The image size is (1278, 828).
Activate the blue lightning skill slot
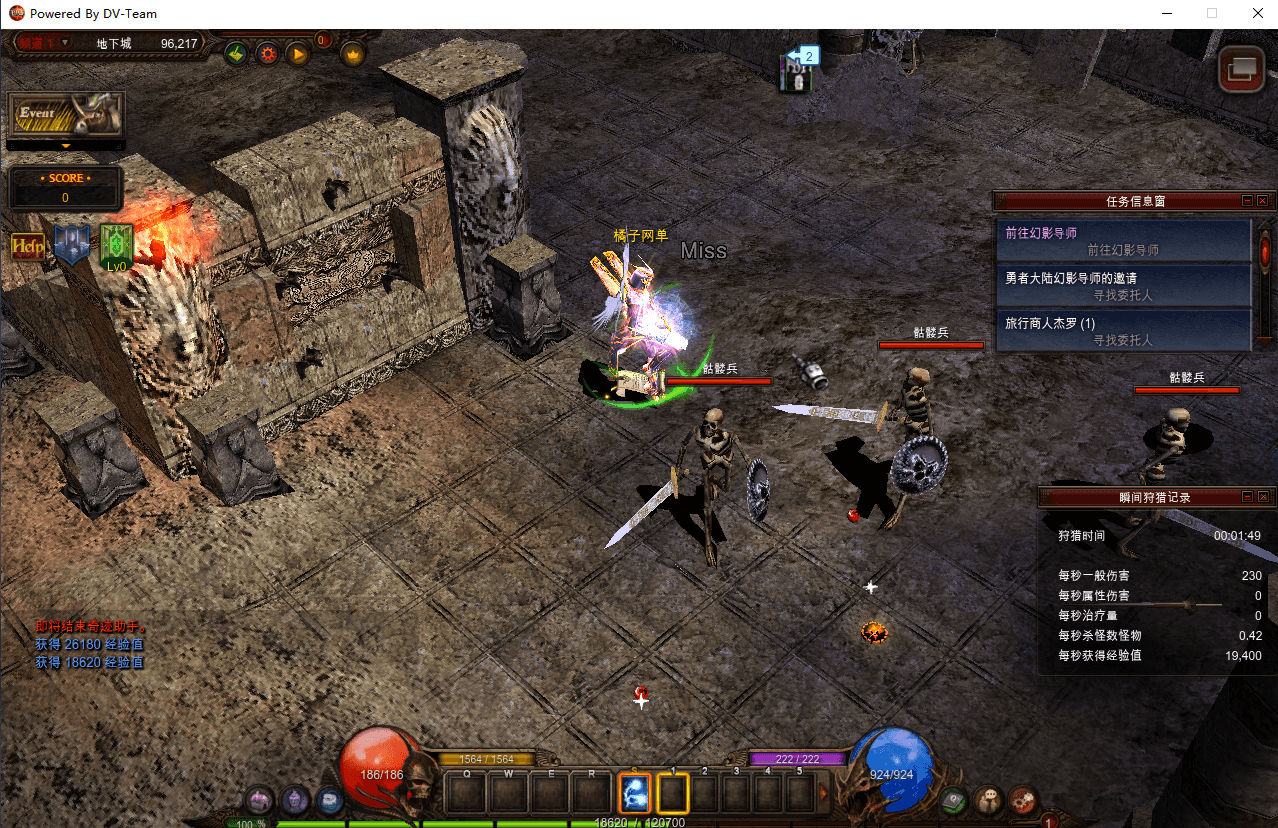coord(635,793)
